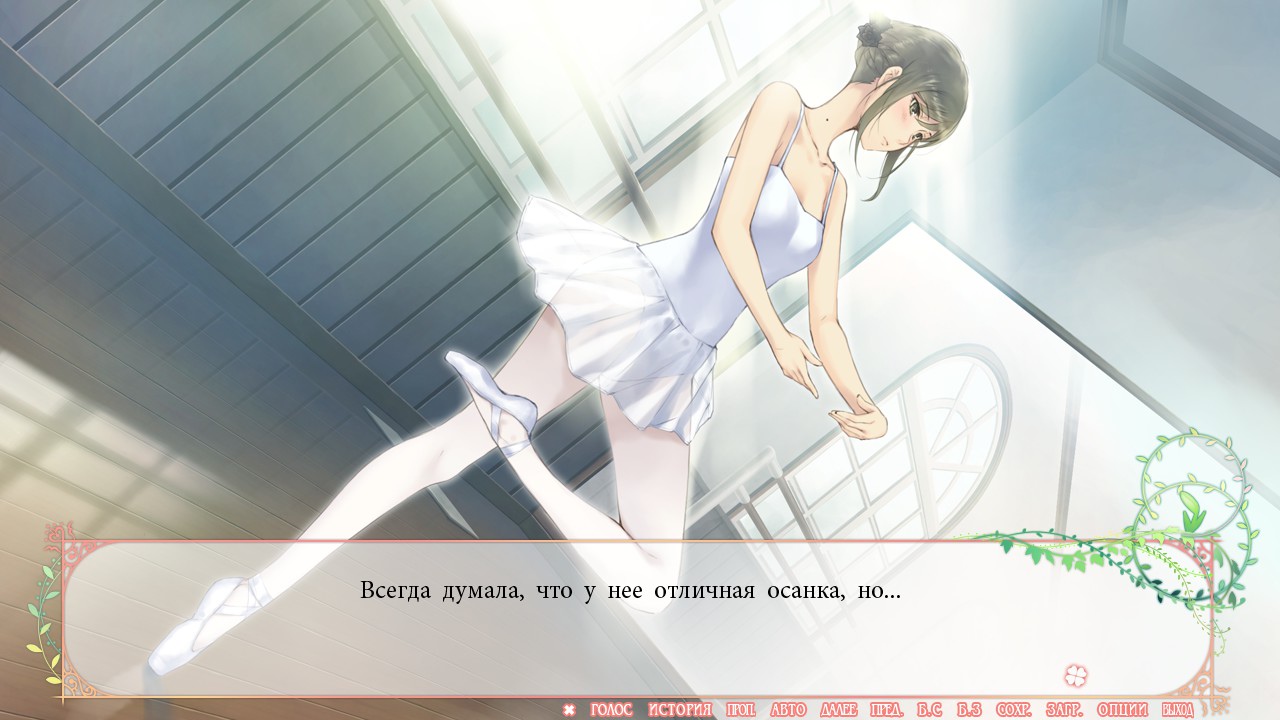Activate the ПРОП. skip button
1280x720 pixels.
pos(741,710)
